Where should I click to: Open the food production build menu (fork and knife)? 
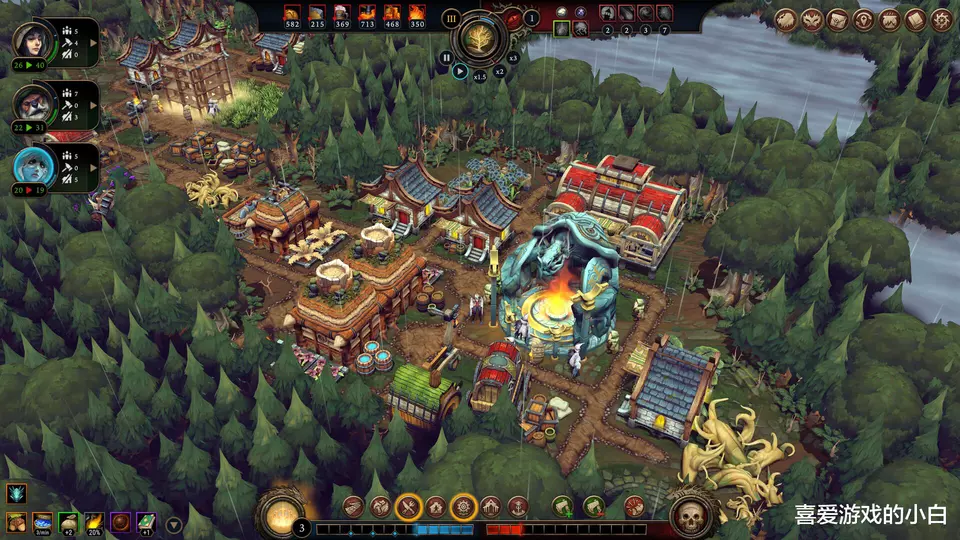pos(408,508)
